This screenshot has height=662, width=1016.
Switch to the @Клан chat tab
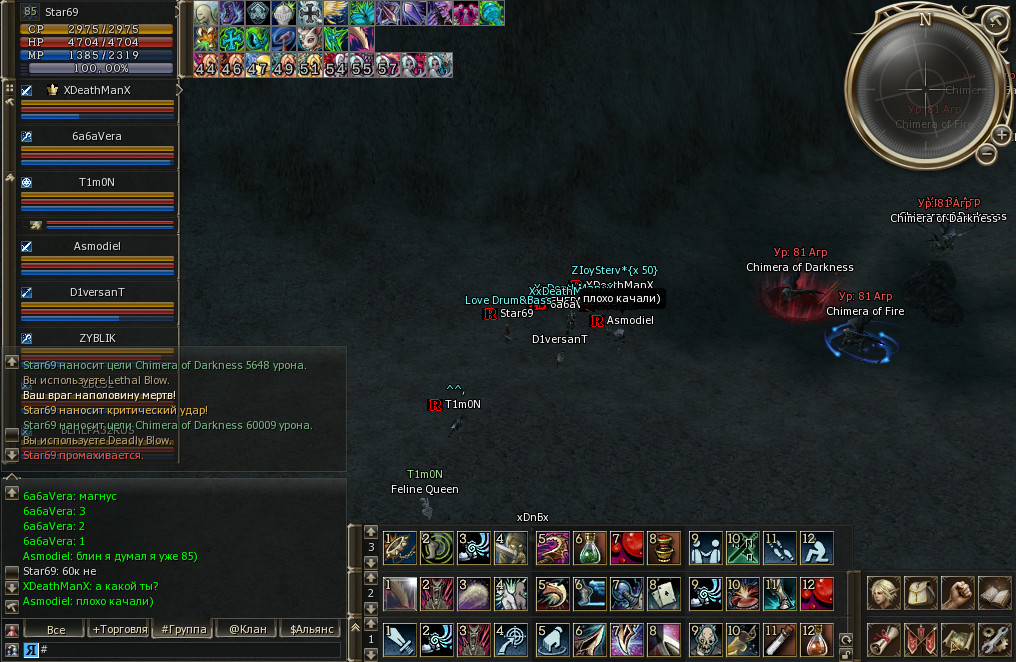(x=248, y=629)
